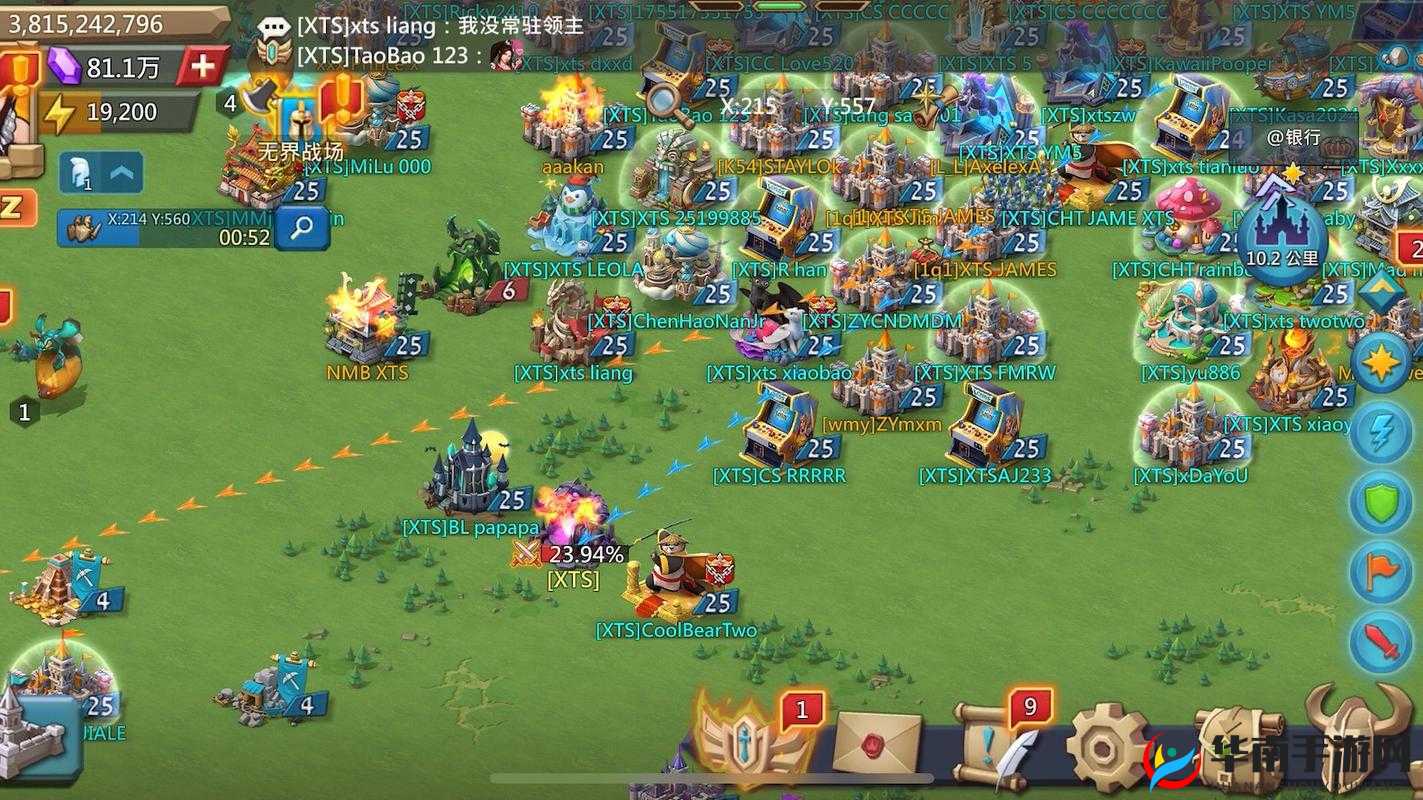Open the green shield button
This screenshot has height=800, width=1423.
tap(1381, 502)
